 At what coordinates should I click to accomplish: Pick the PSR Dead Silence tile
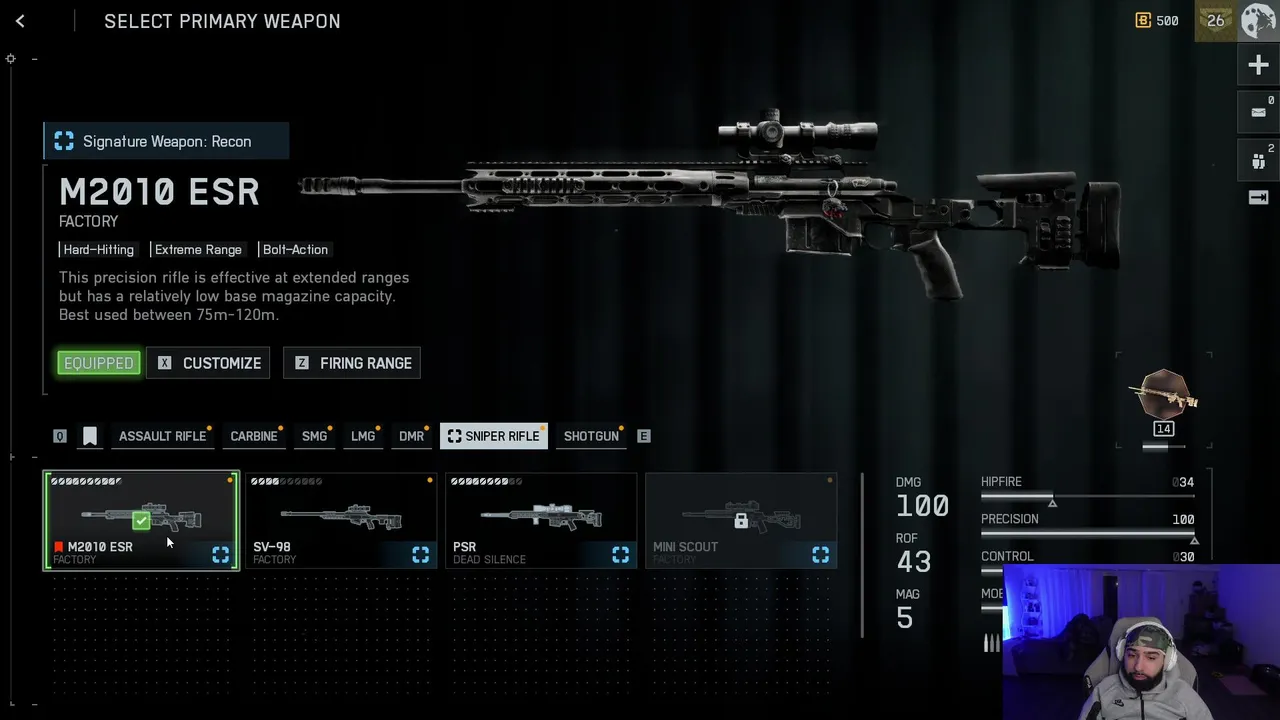coord(541,520)
